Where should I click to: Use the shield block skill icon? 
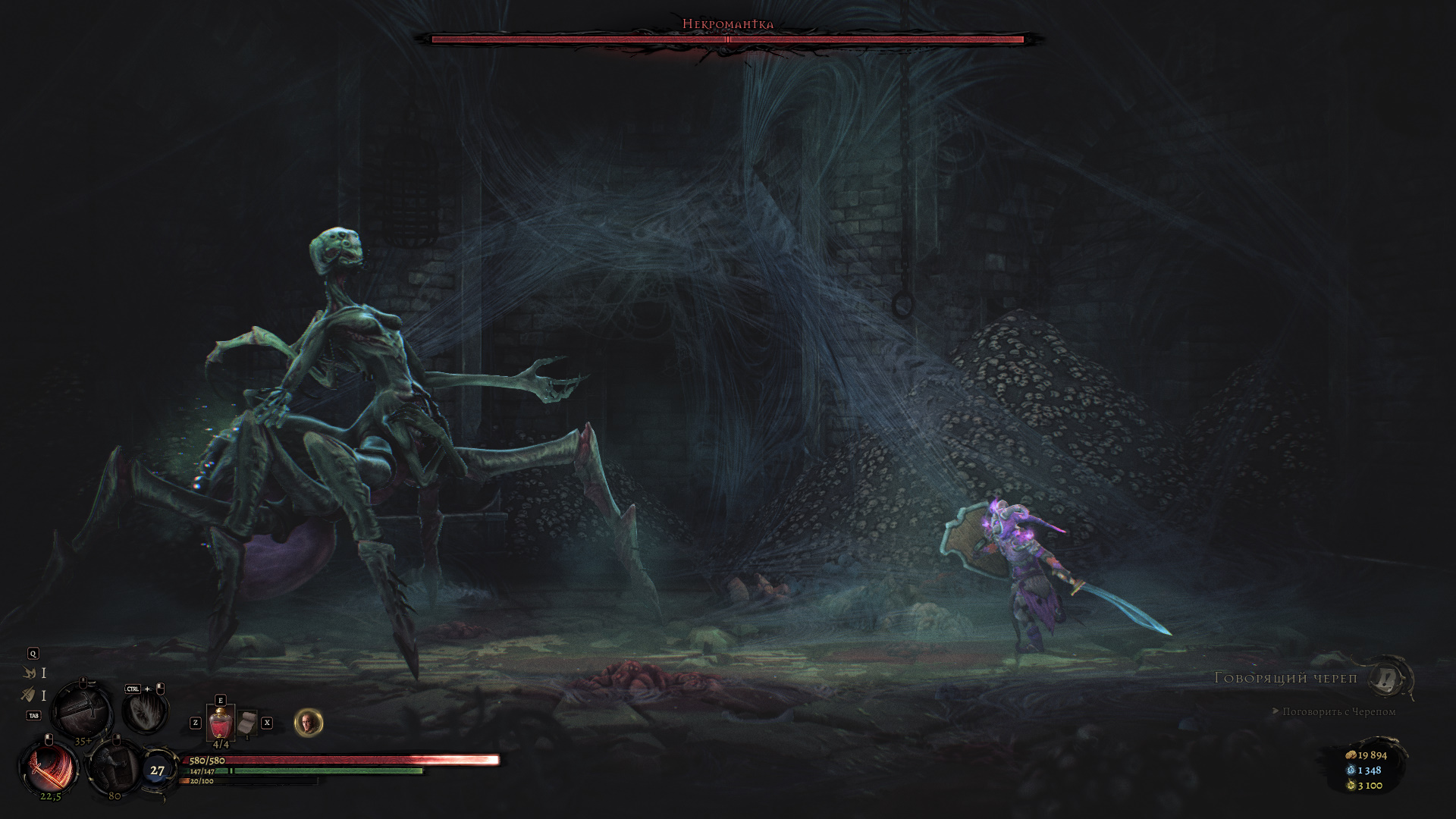tap(114, 767)
